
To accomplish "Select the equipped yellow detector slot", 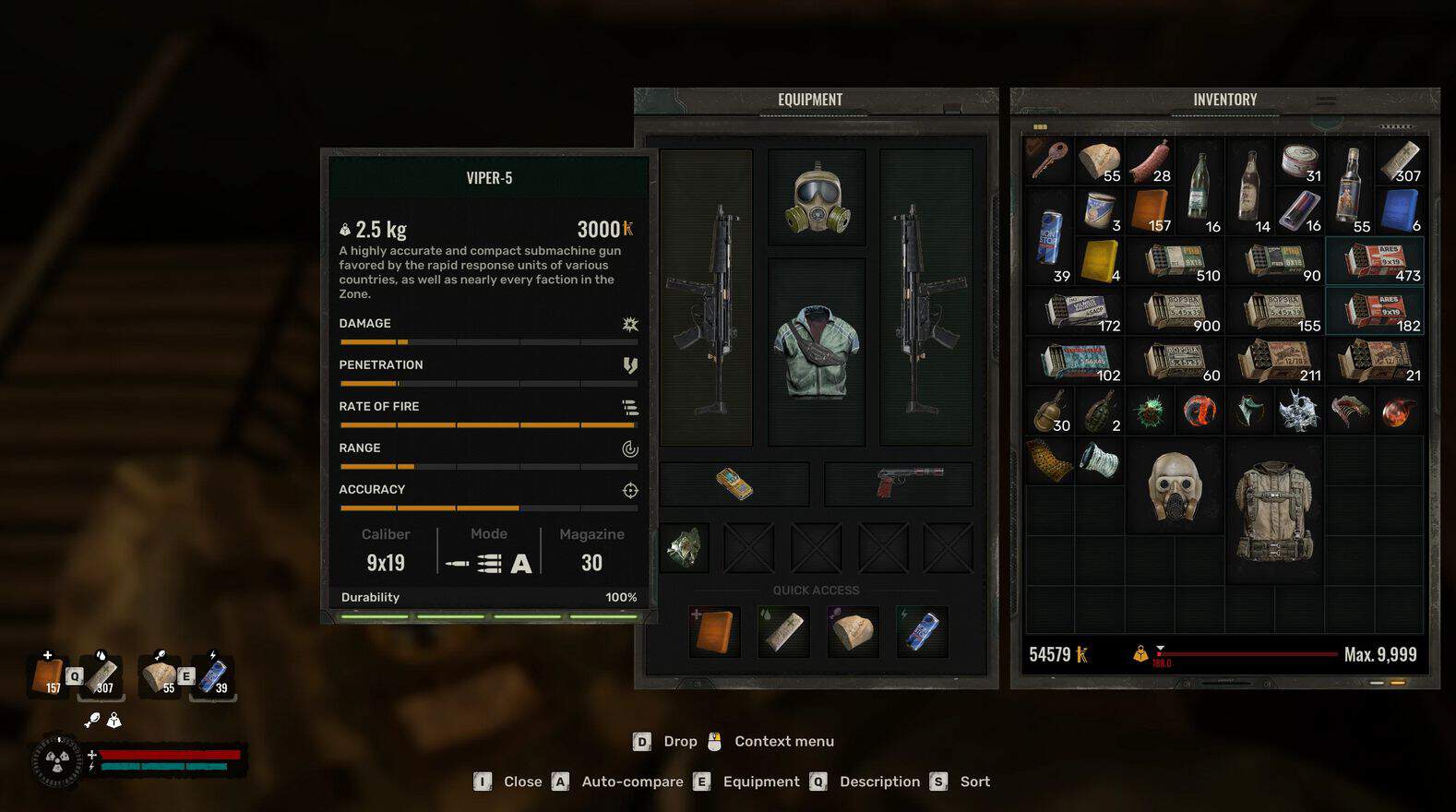I will pyautogui.click(x=734, y=484).
